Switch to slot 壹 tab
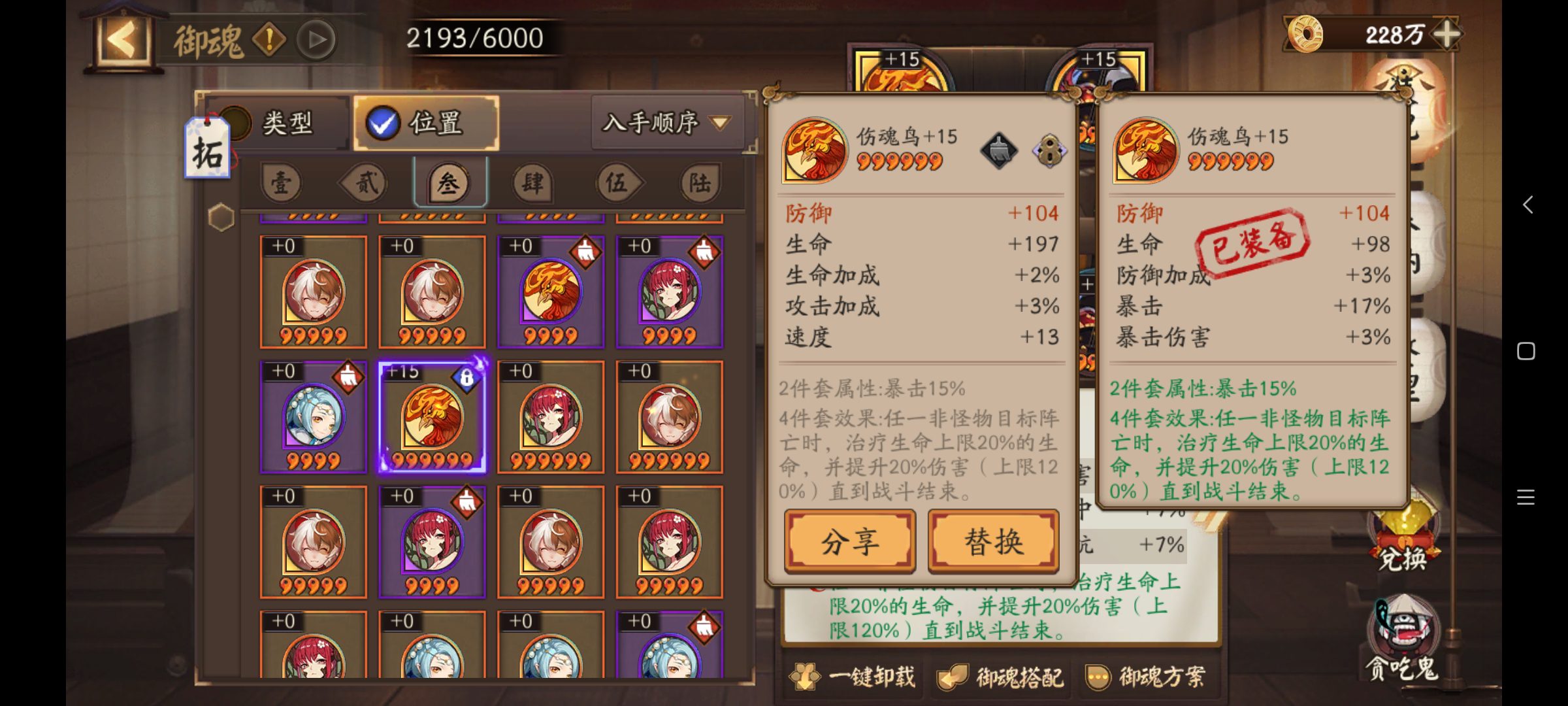 (x=282, y=183)
